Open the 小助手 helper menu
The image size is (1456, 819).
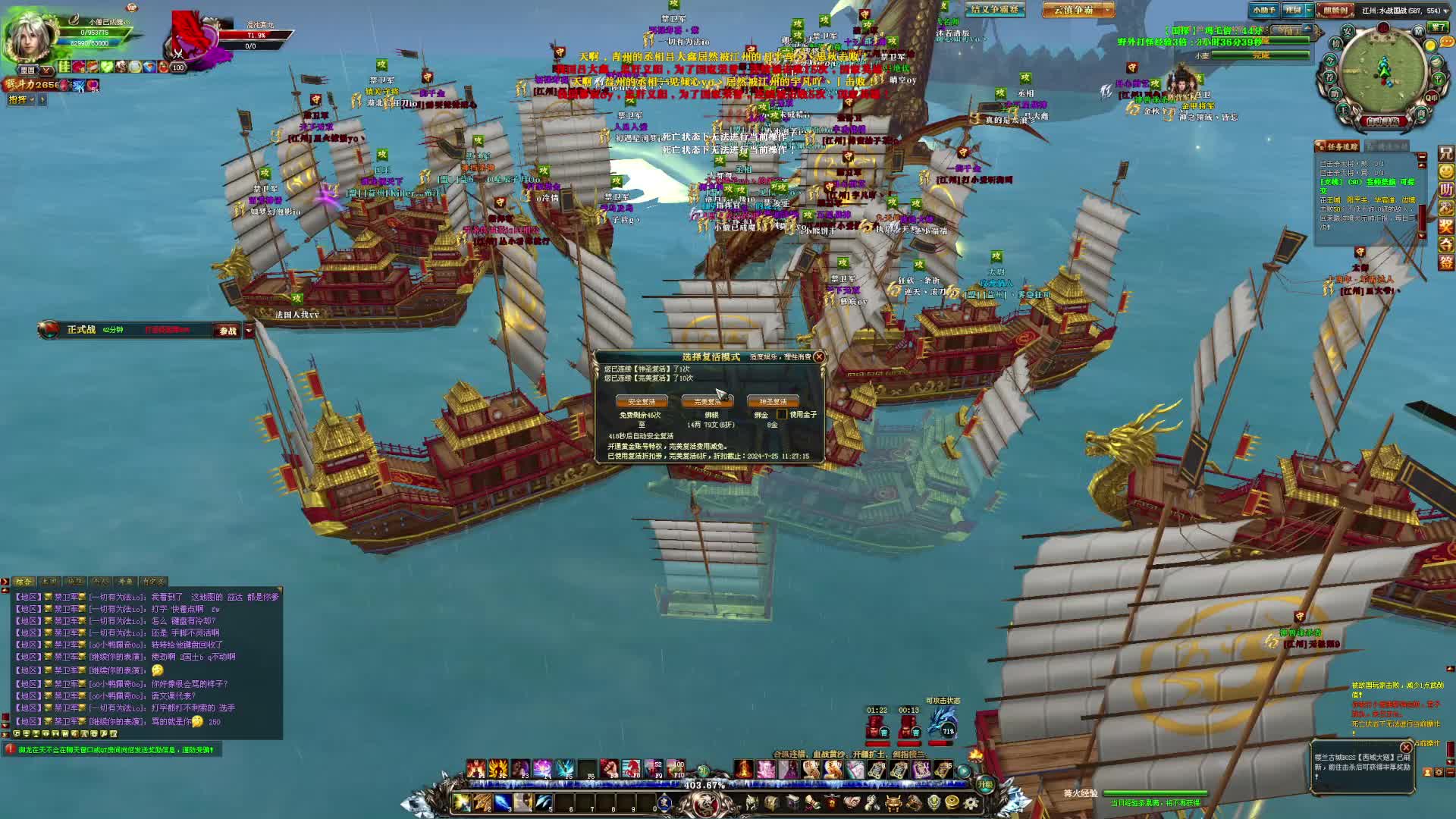[1264, 10]
